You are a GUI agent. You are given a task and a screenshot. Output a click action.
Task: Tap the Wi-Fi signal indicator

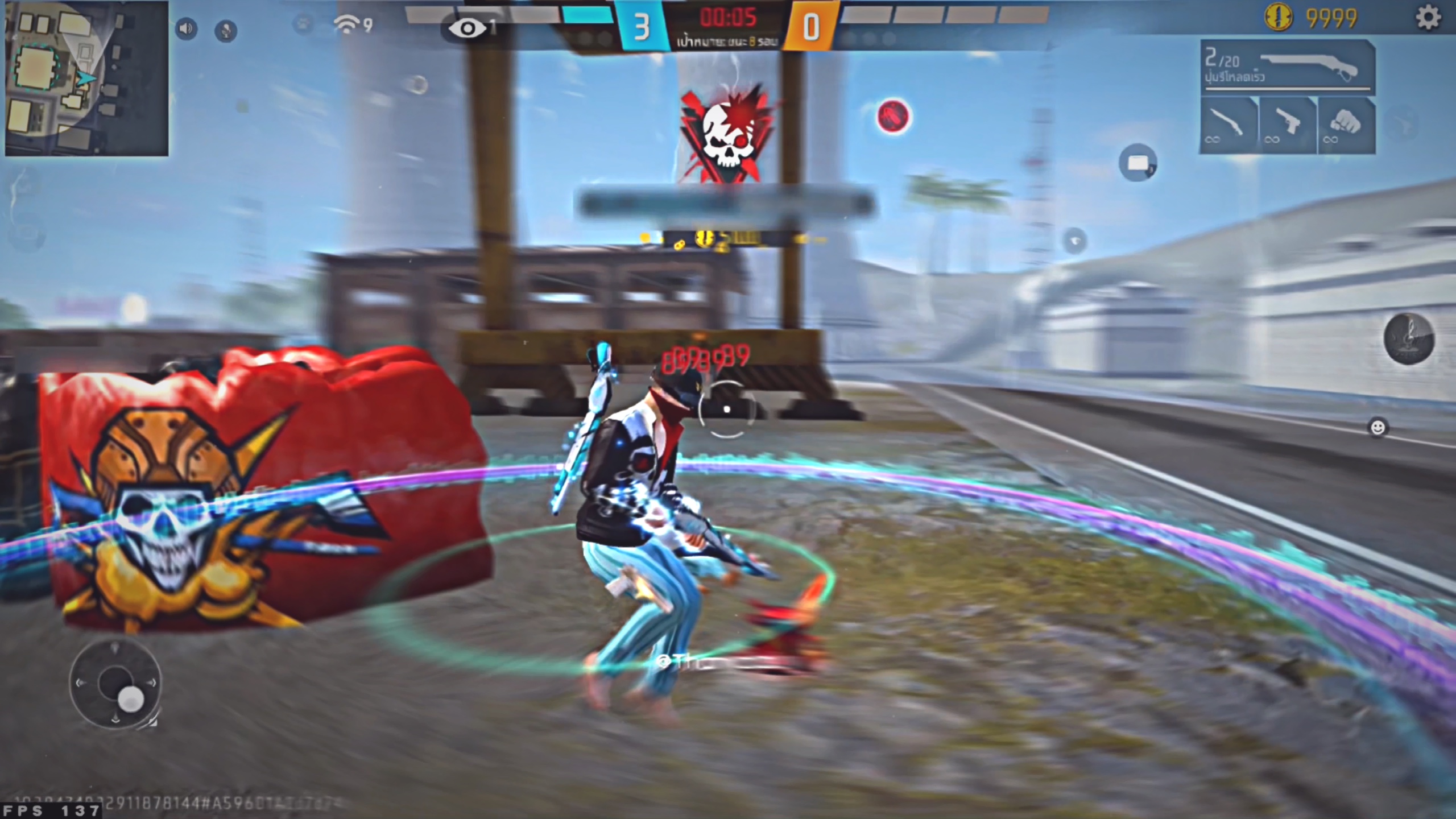tap(348, 23)
